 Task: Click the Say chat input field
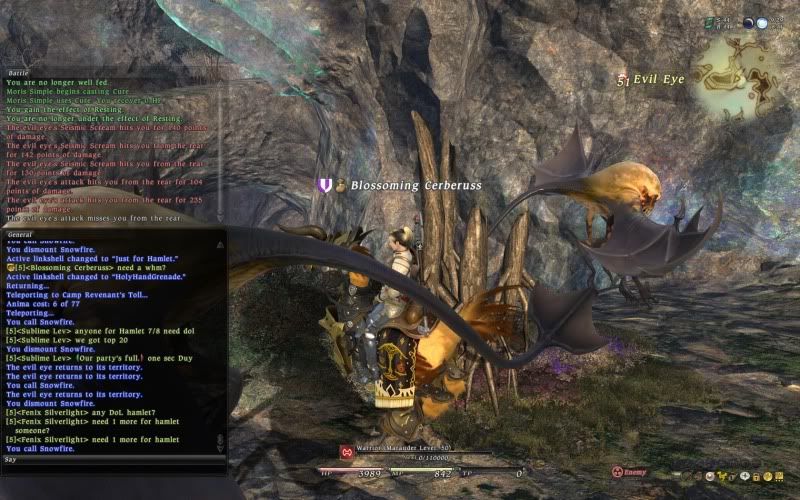click(110, 460)
